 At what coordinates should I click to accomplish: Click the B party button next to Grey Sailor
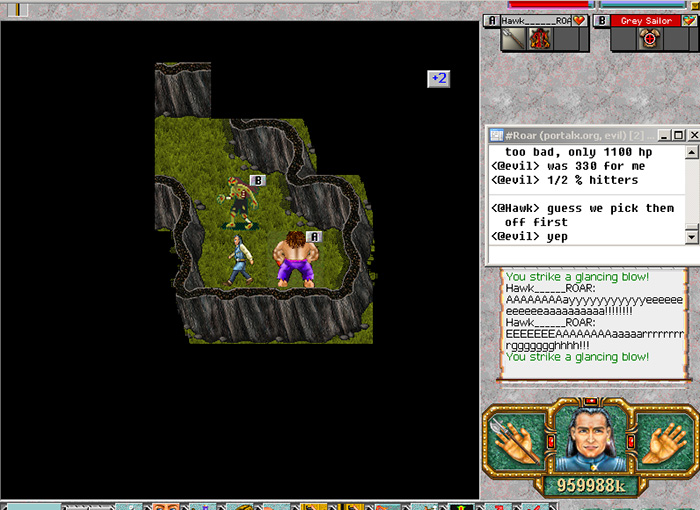coord(603,20)
